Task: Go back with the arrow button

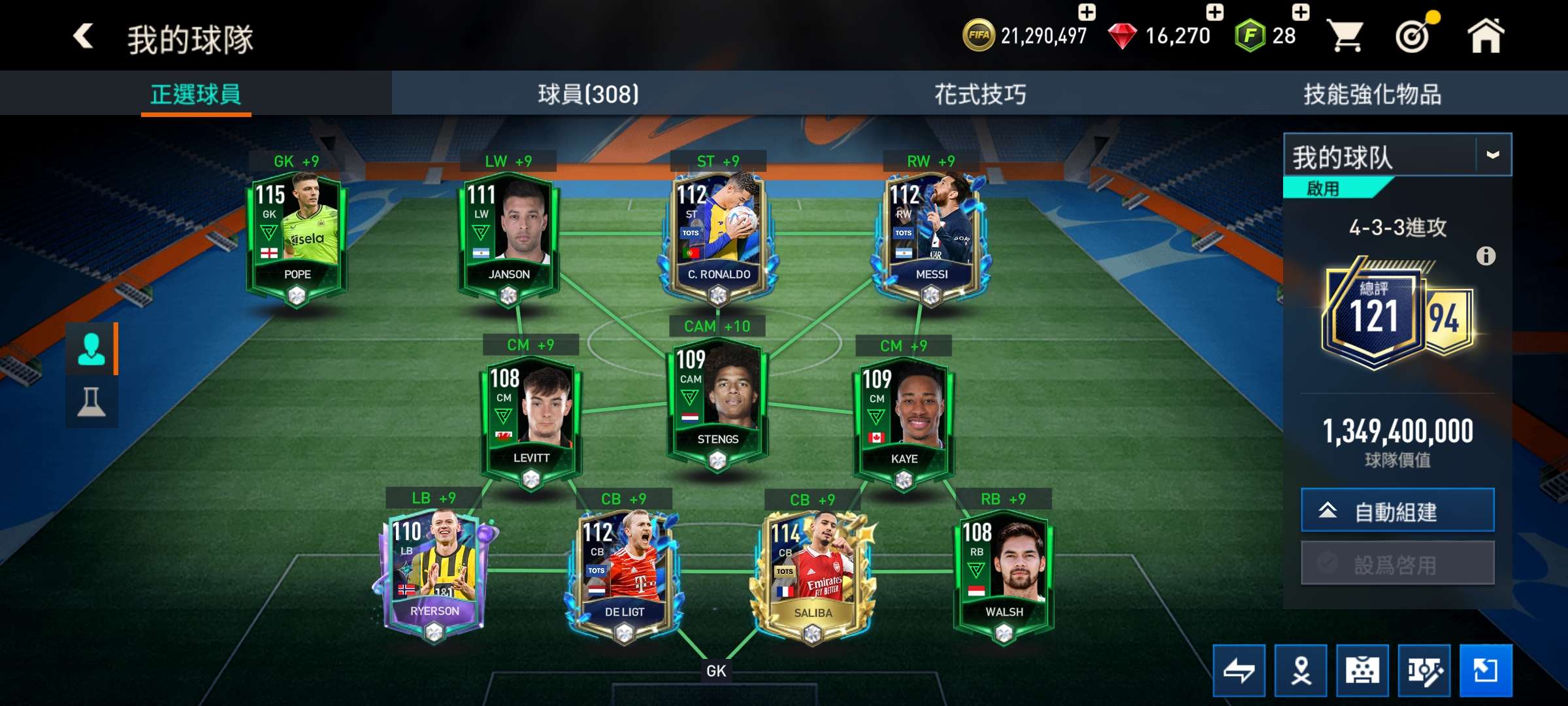Action: [x=83, y=36]
